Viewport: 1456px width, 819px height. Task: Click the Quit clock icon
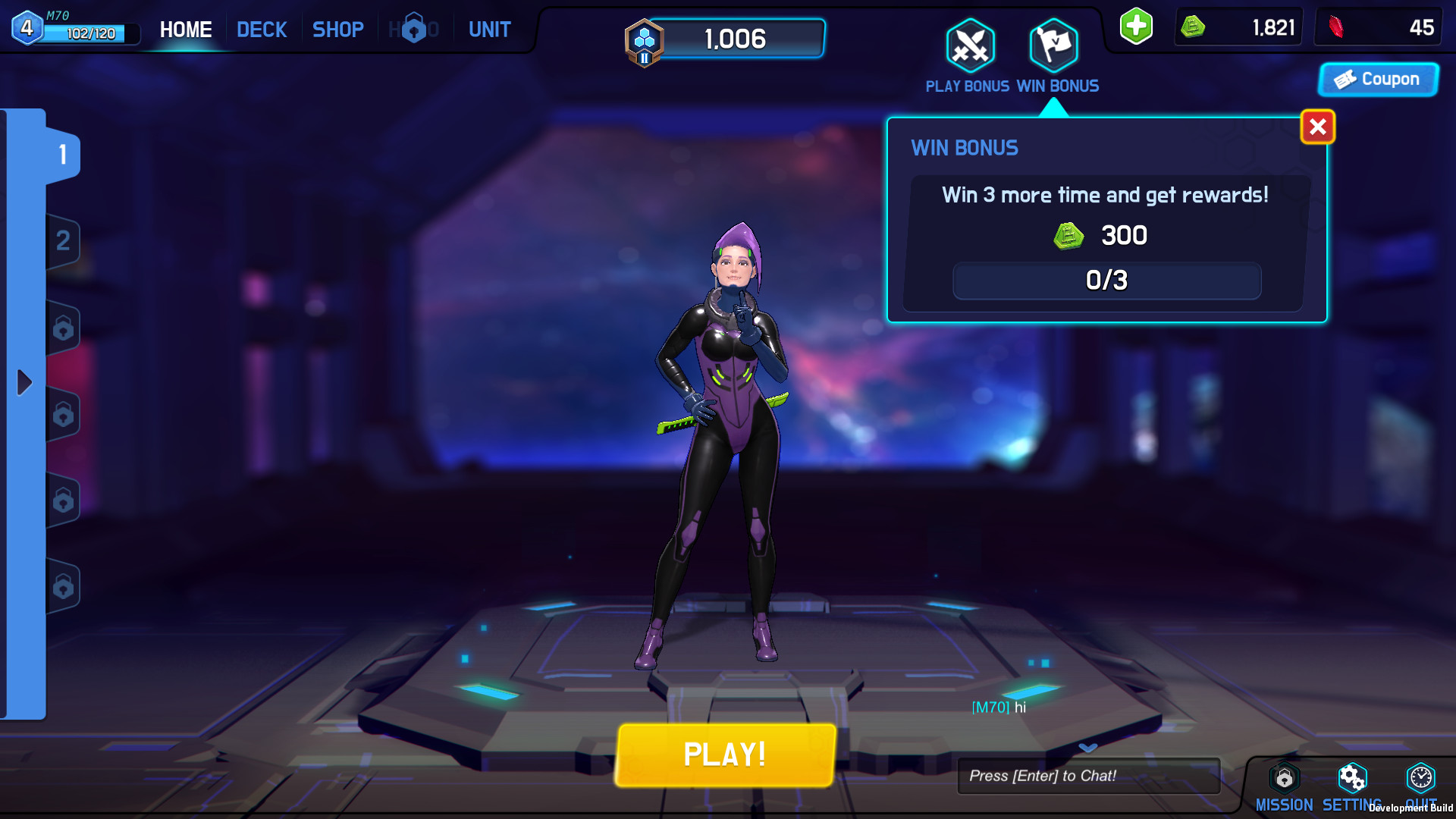tap(1419, 779)
